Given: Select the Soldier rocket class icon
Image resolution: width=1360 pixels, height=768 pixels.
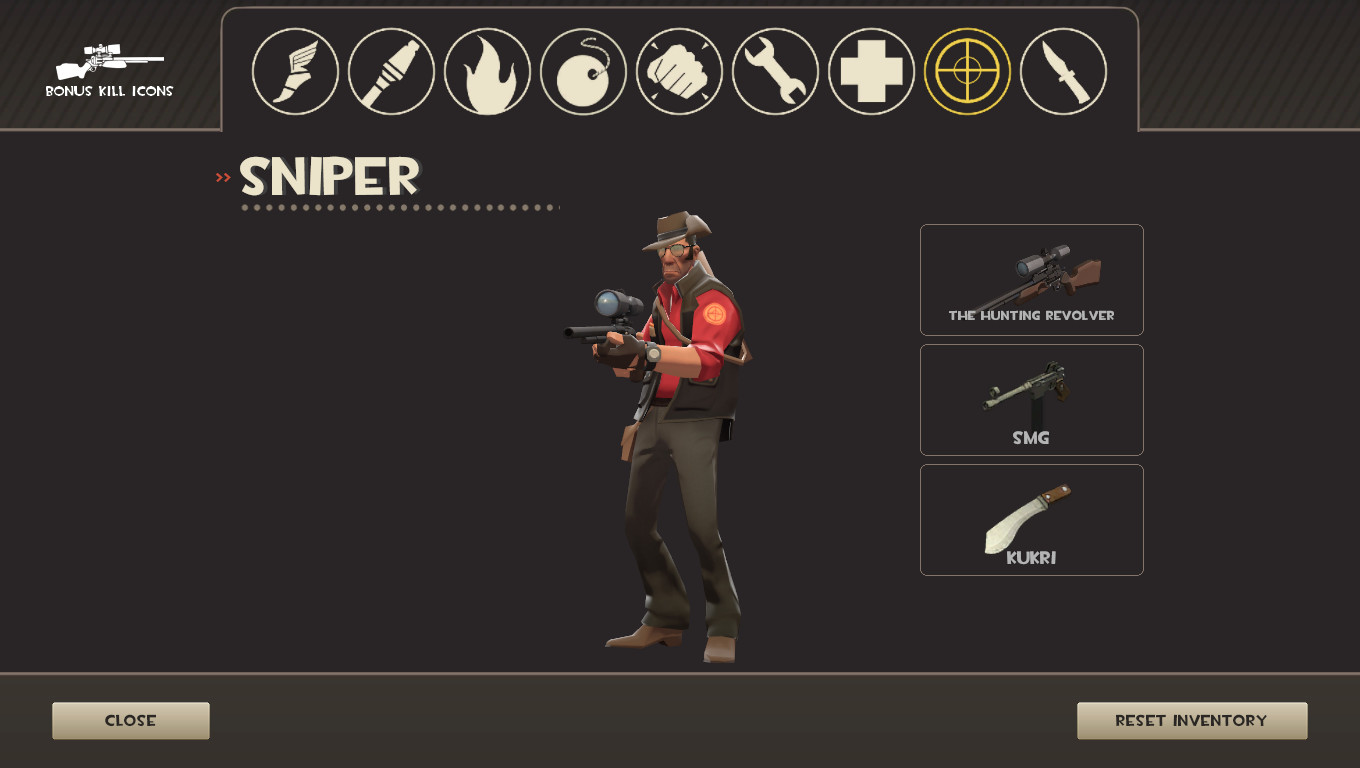Looking at the screenshot, I should pos(391,71).
